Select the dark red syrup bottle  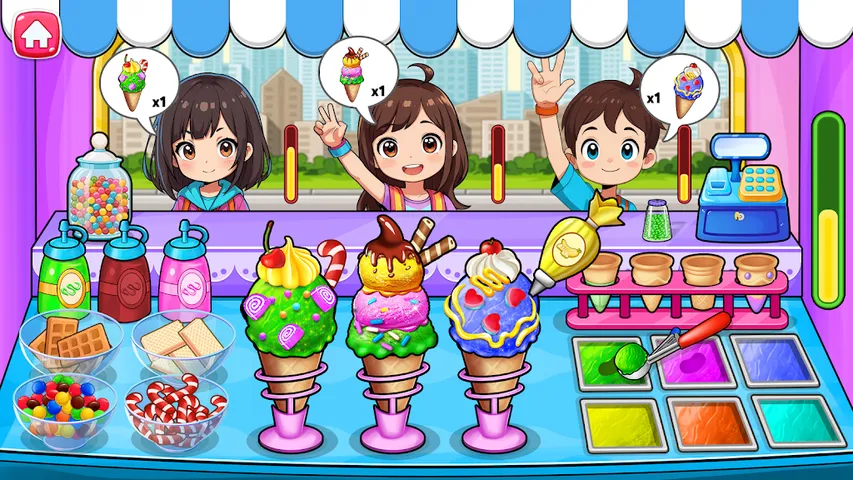125,272
